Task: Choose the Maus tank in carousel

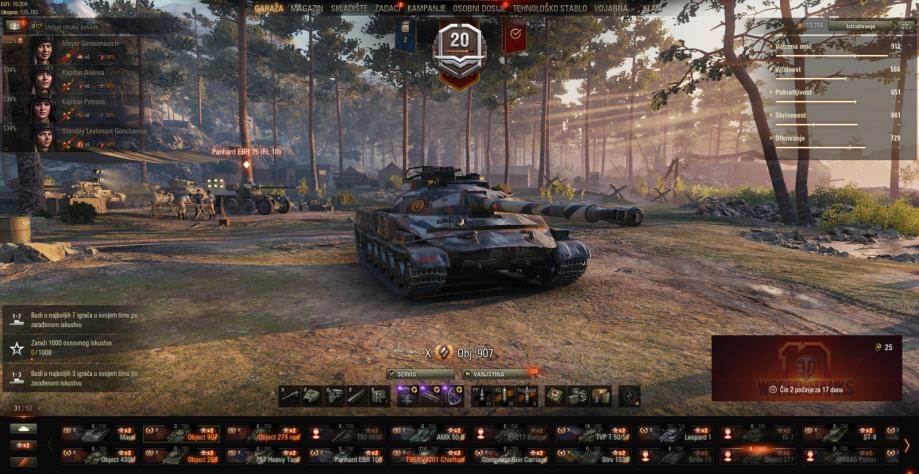Action: (x=100, y=434)
